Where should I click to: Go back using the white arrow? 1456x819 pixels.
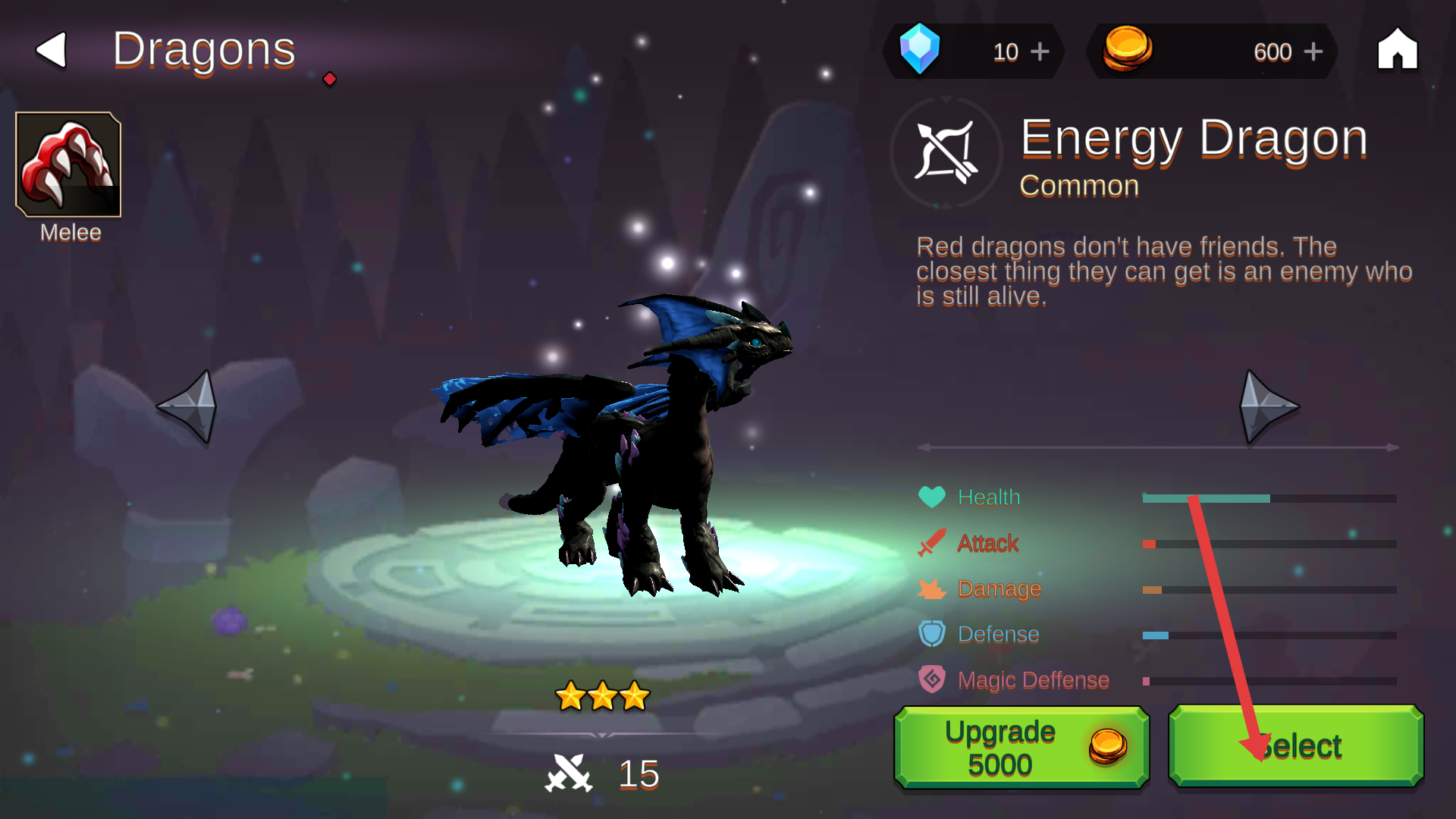(52, 50)
